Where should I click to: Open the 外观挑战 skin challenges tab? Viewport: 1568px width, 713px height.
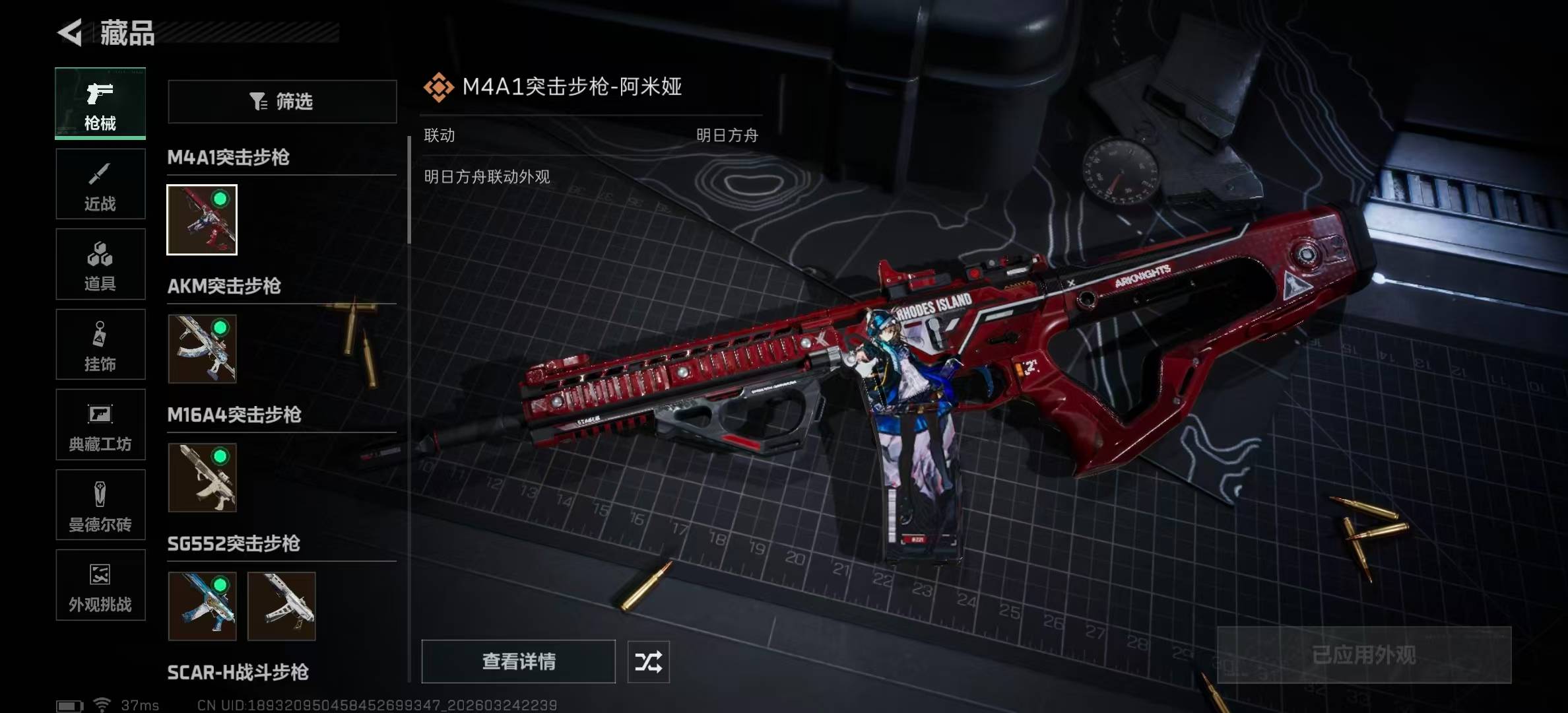(100, 586)
